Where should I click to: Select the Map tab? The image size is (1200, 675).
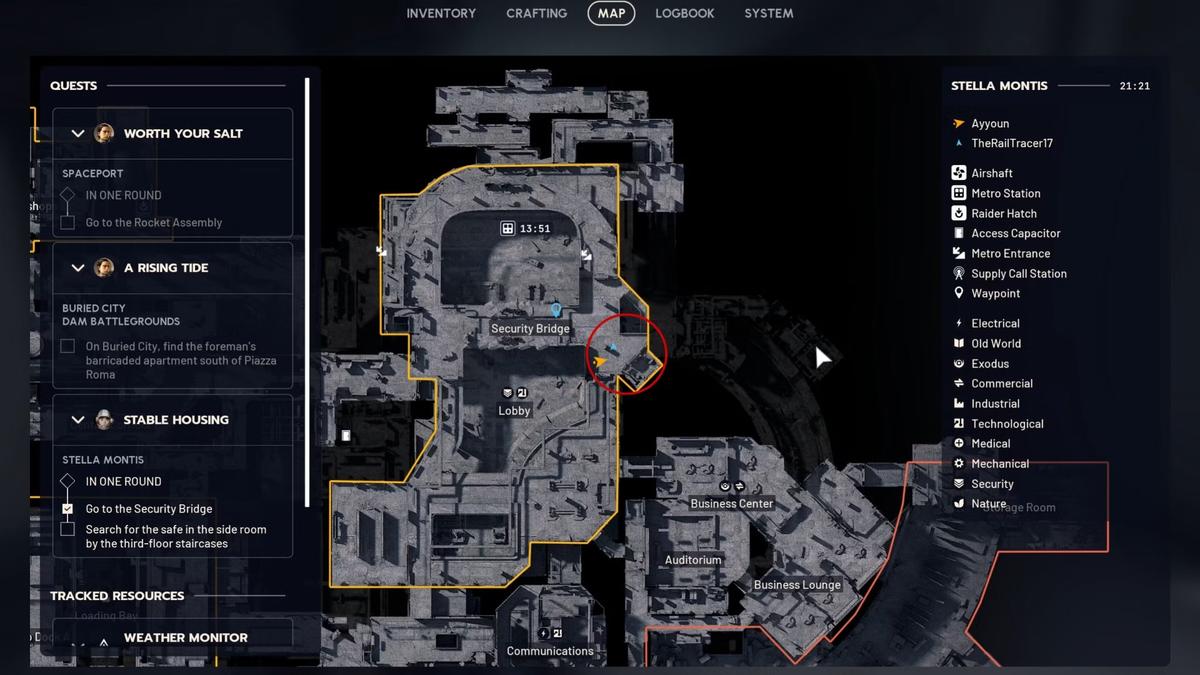click(611, 13)
